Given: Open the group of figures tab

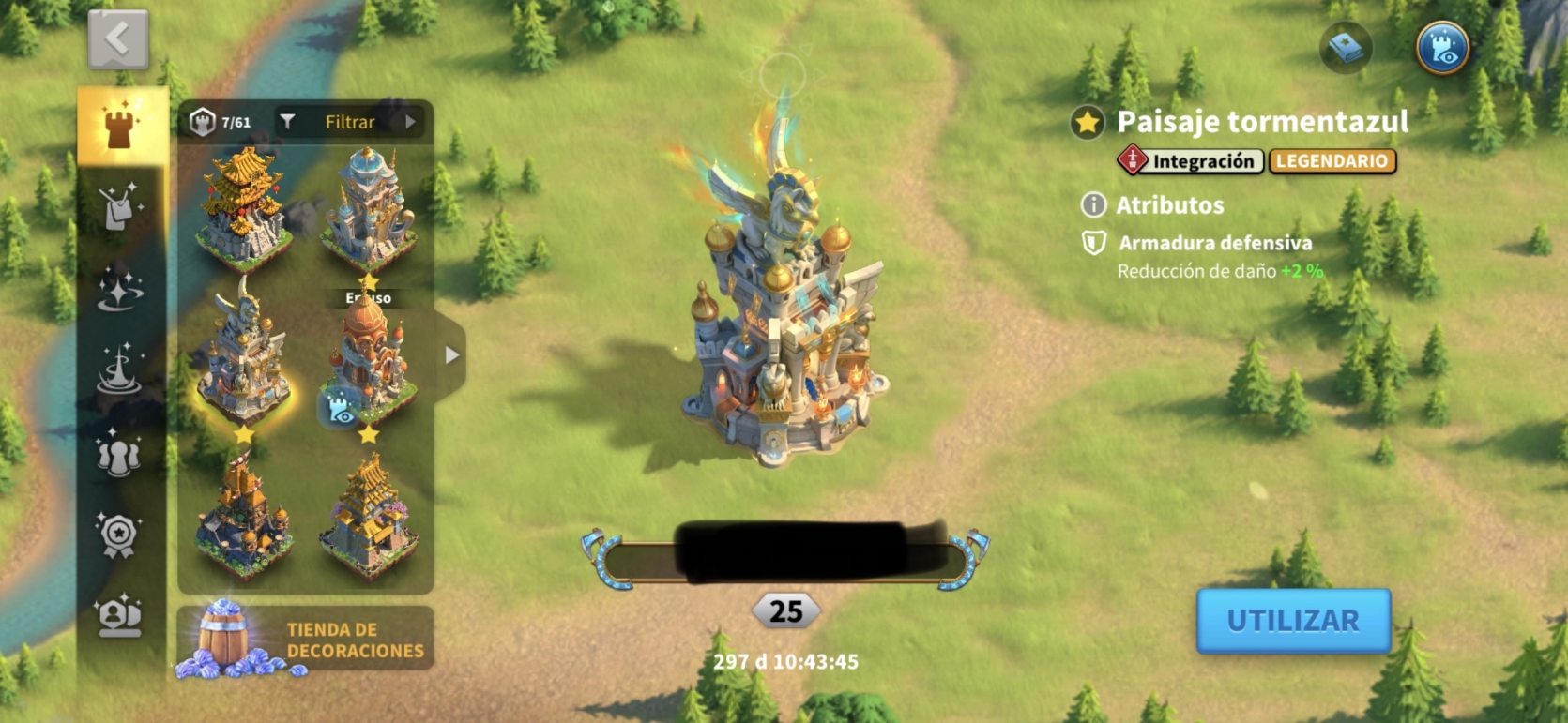Looking at the screenshot, I should pyautogui.click(x=120, y=452).
